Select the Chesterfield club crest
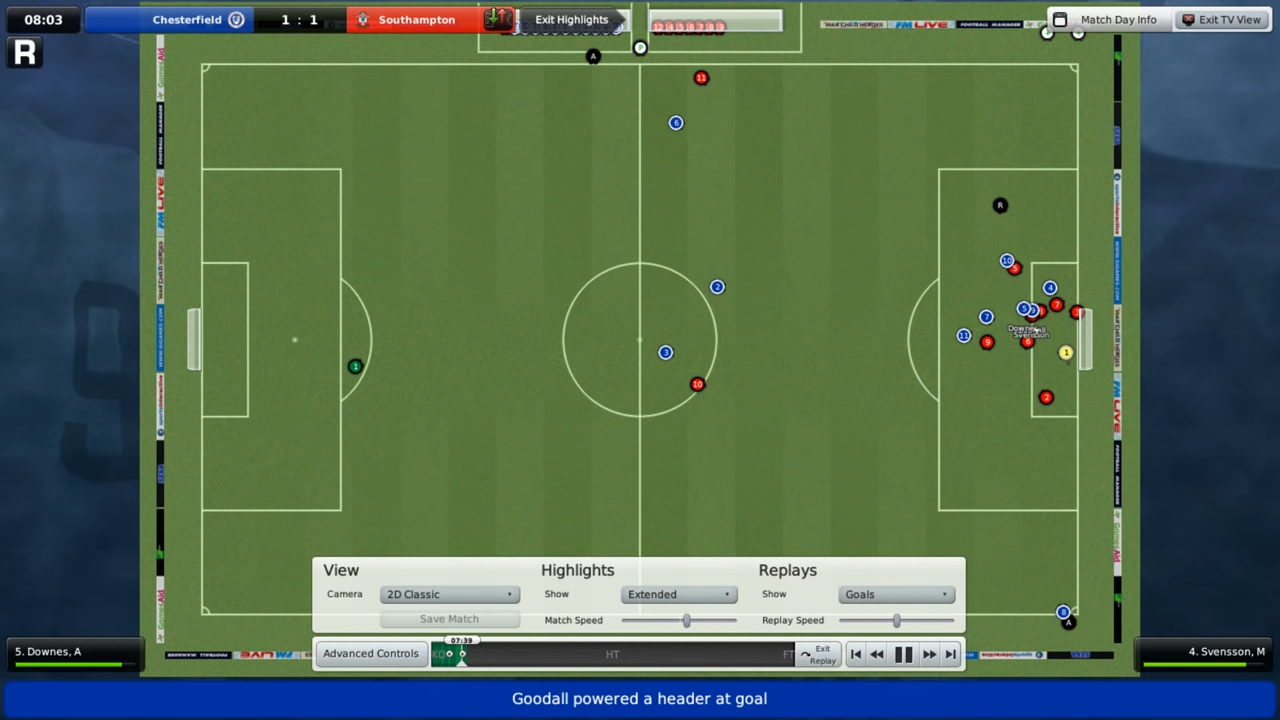This screenshot has width=1280, height=720. pyautogui.click(x=236, y=19)
